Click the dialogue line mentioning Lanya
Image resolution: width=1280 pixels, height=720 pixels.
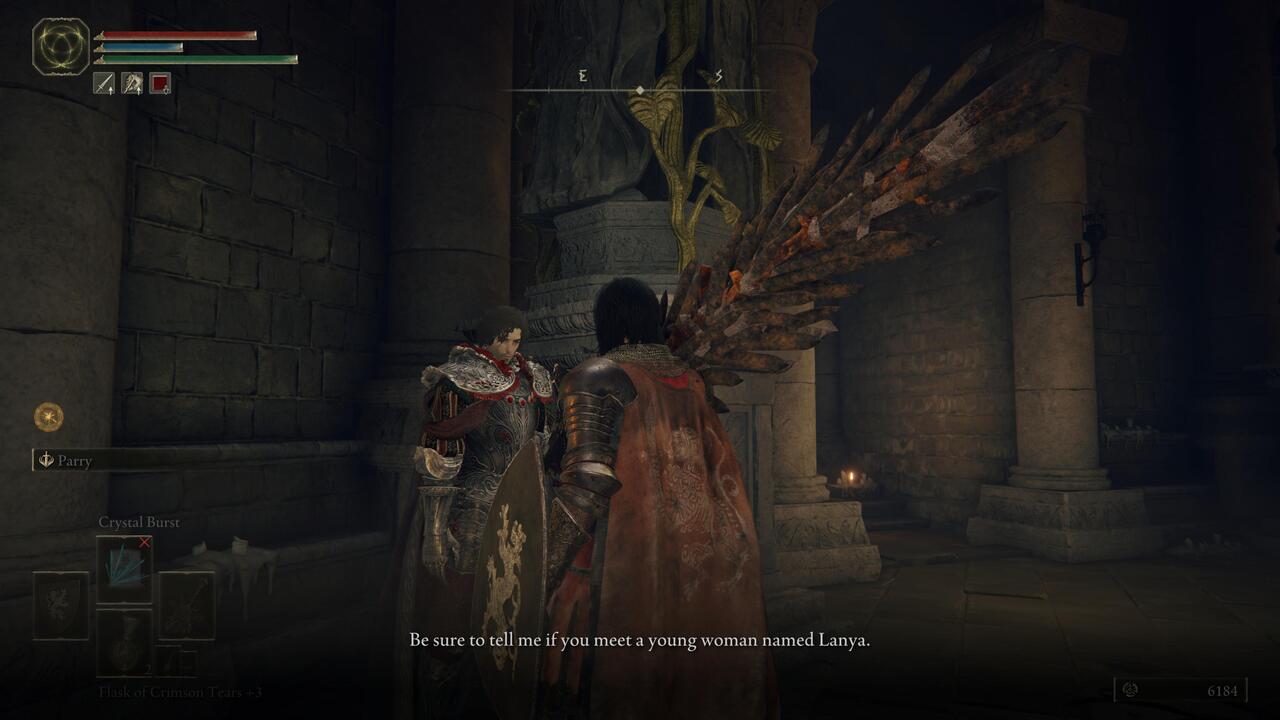tap(640, 637)
